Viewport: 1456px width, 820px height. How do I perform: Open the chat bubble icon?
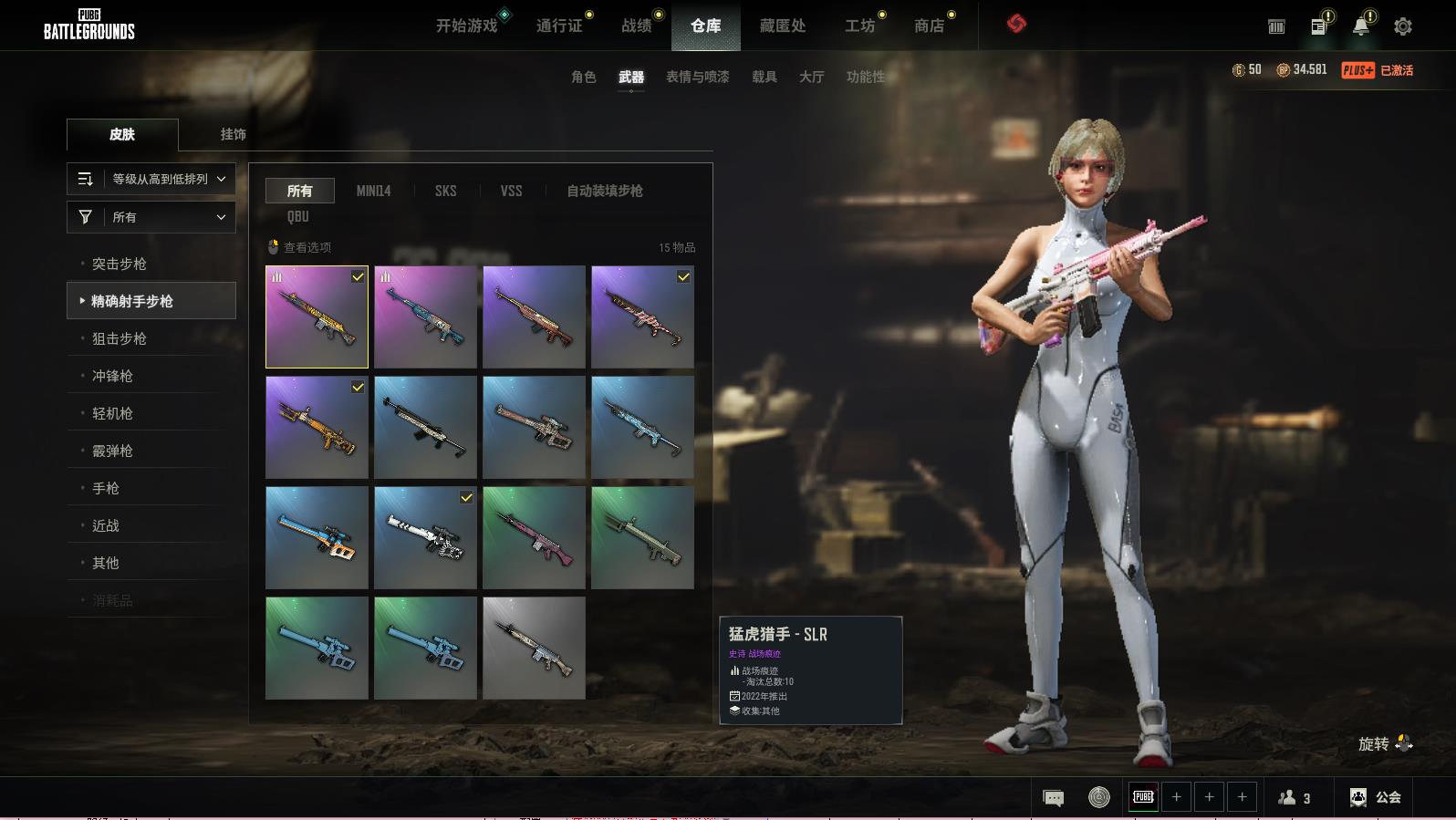[1053, 798]
